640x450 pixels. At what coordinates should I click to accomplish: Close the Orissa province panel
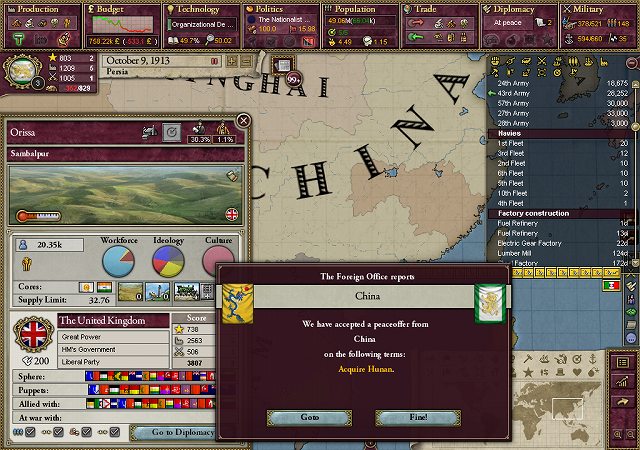point(243,121)
